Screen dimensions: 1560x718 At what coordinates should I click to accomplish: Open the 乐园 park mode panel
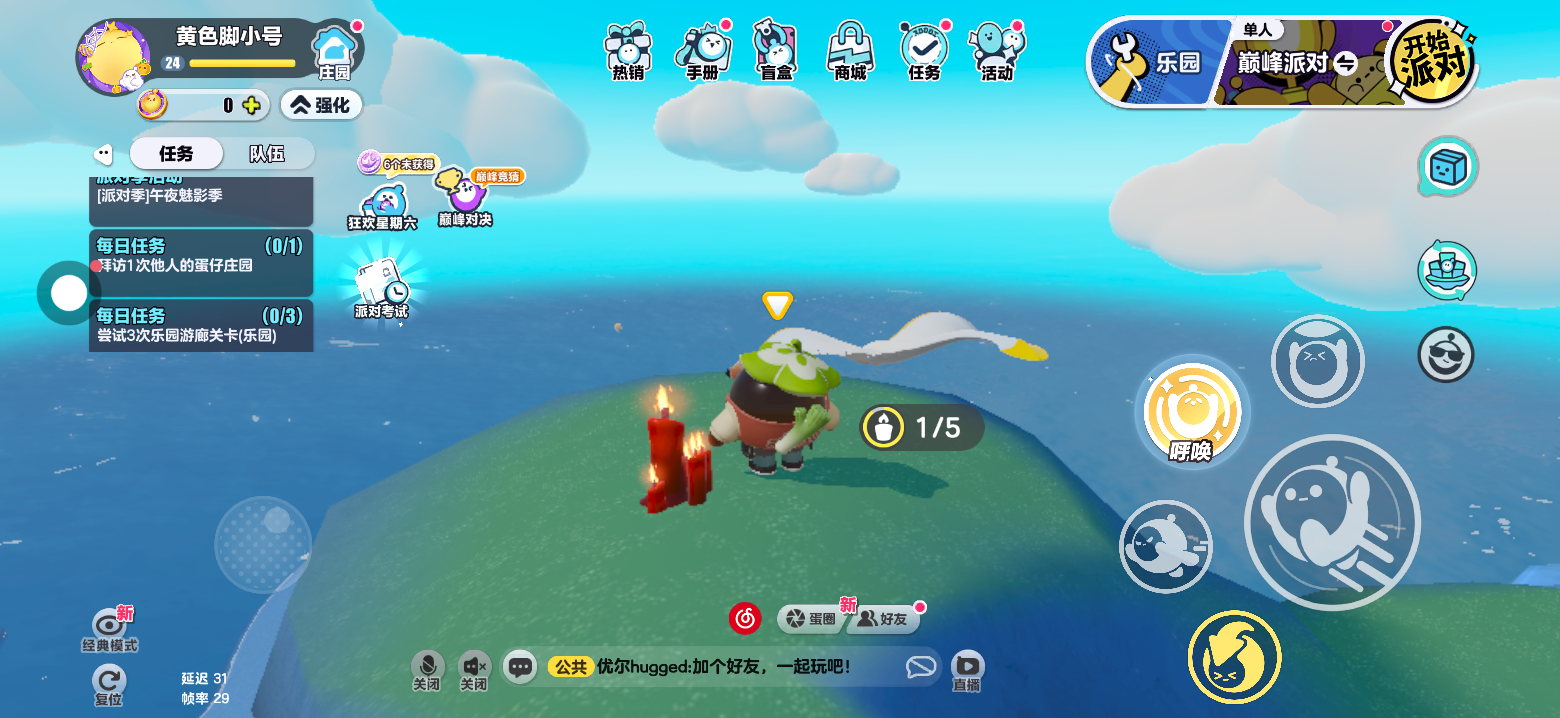click(1160, 62)
